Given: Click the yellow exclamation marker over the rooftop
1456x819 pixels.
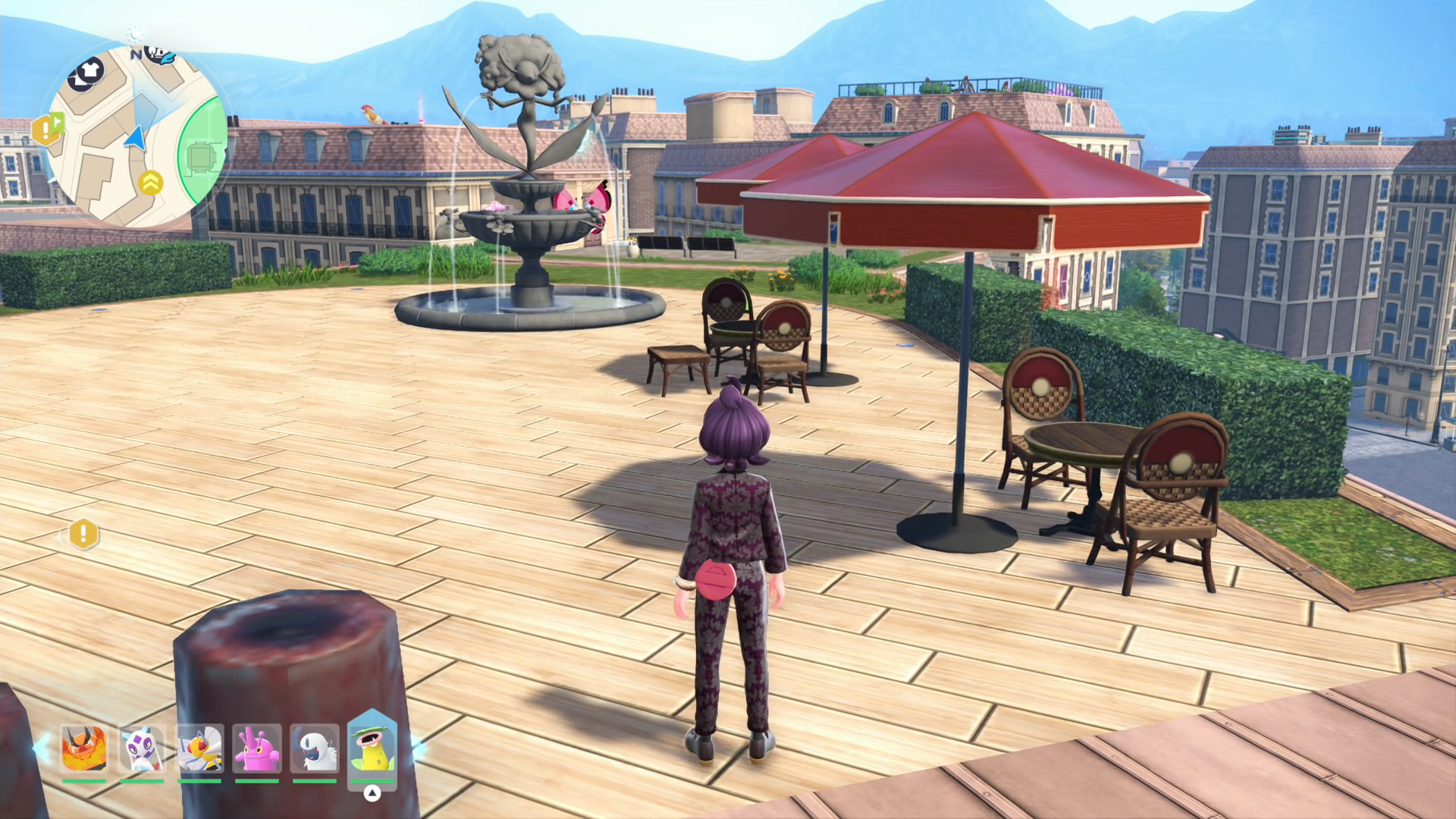Looking at the screenshot, I should pos(83,534).
